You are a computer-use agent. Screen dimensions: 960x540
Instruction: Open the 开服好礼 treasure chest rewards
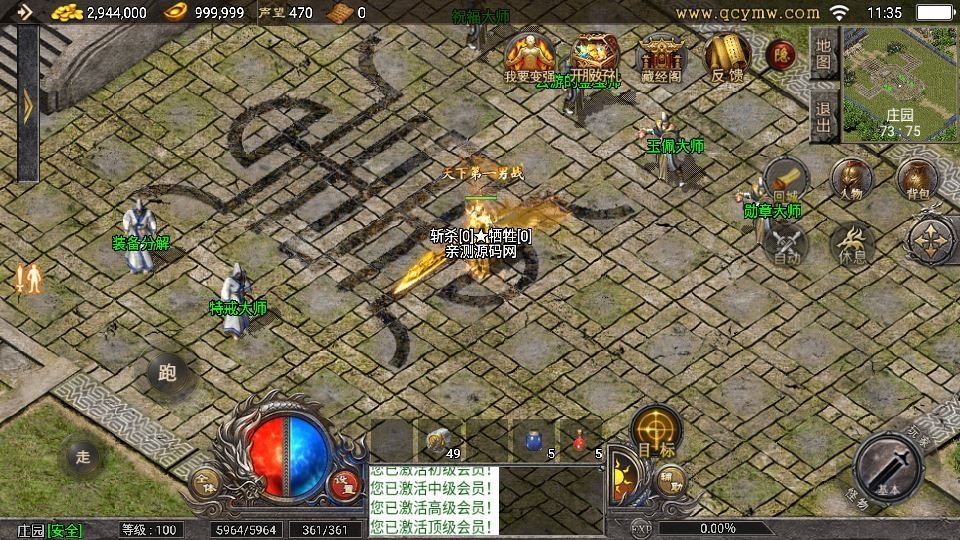click(594, 58)
